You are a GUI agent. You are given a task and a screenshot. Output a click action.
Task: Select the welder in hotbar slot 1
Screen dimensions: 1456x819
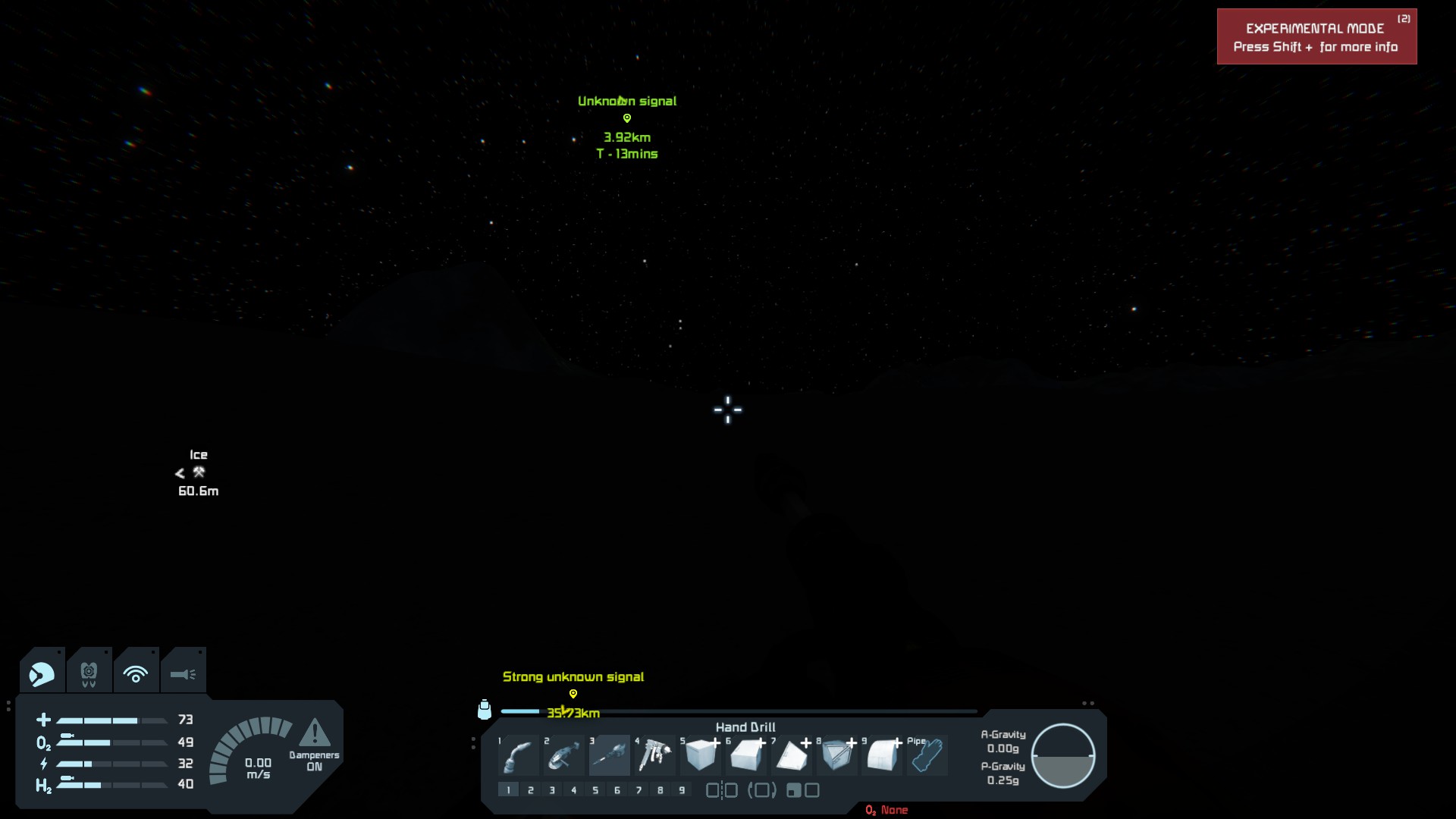click(x=519, y=755)
